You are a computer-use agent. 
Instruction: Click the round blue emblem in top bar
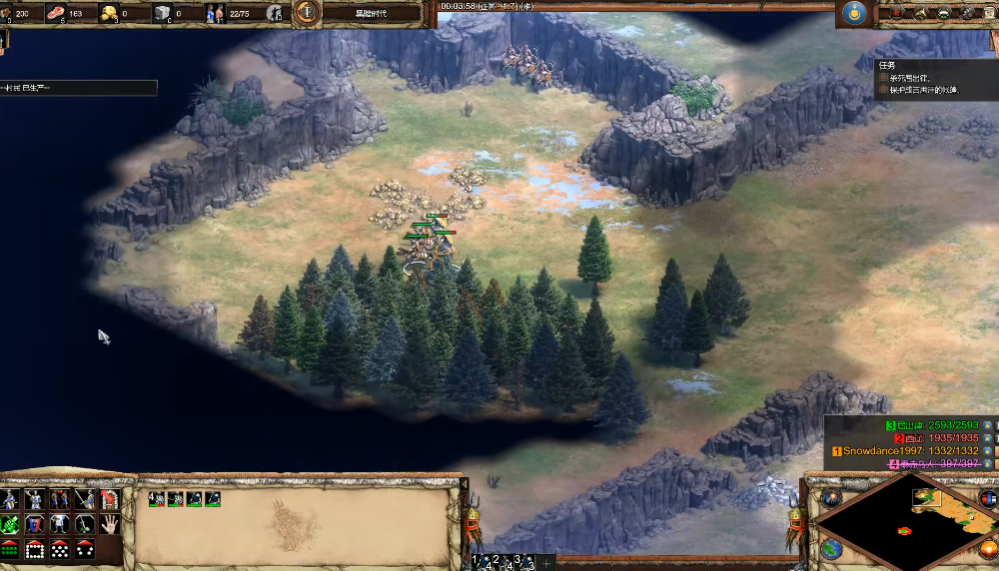[852, 13]
